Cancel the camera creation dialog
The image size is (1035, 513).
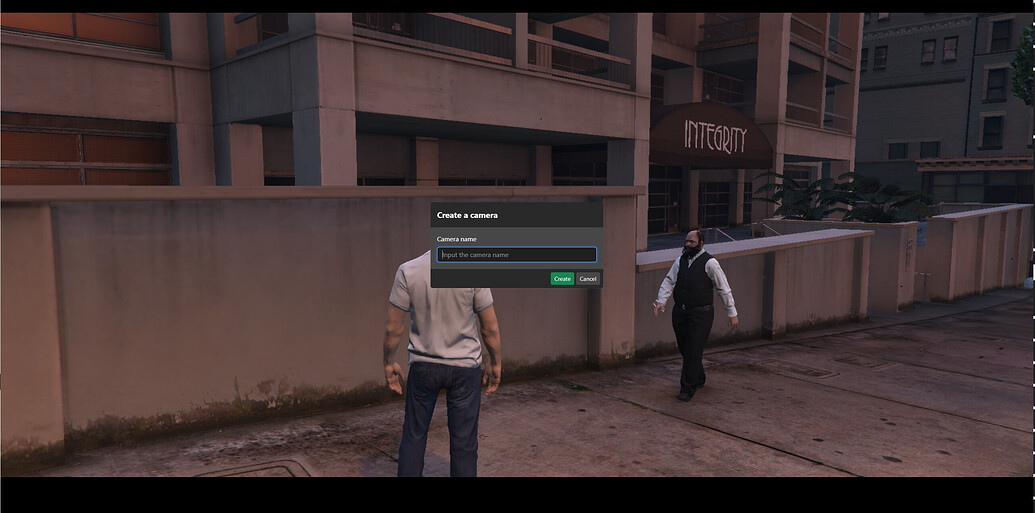588,279
